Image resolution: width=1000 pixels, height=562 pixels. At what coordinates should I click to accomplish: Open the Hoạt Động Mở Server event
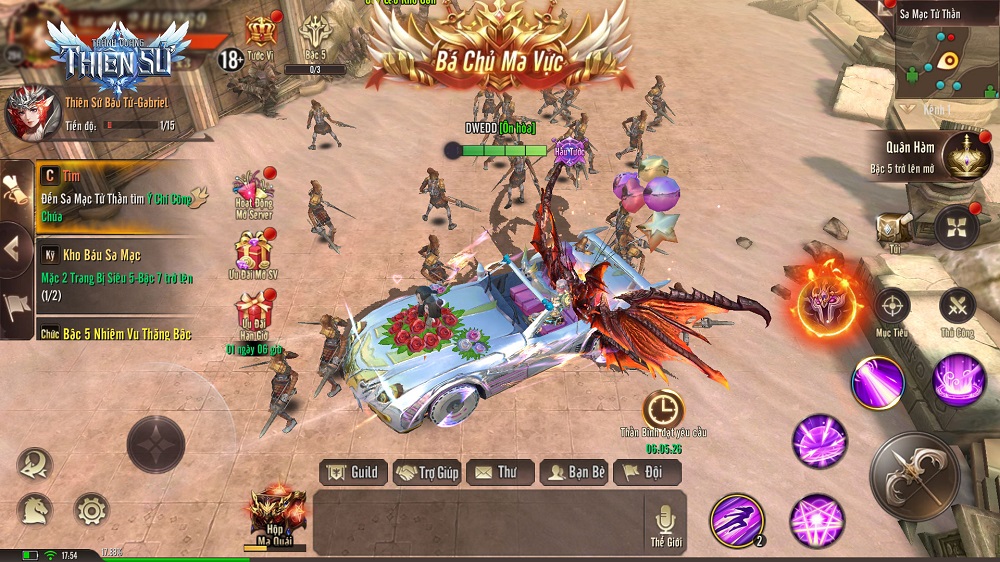pyautogui.click(x=255, y=192)
